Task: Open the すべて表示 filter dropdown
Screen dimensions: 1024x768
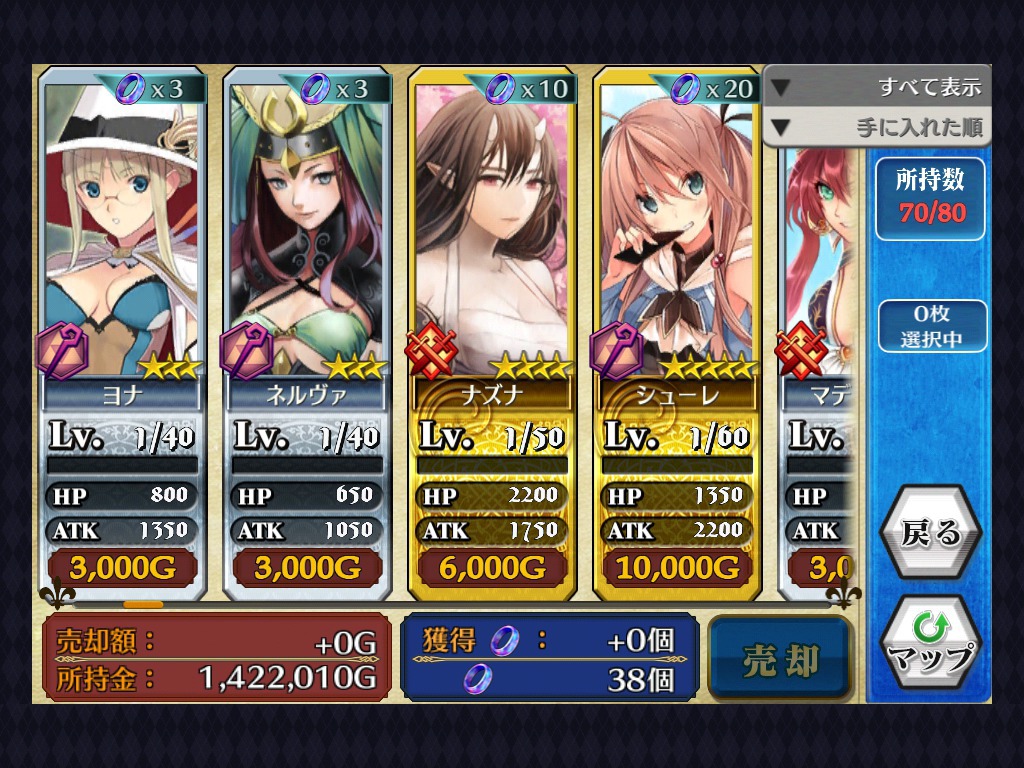Action: tap(877, 88)
